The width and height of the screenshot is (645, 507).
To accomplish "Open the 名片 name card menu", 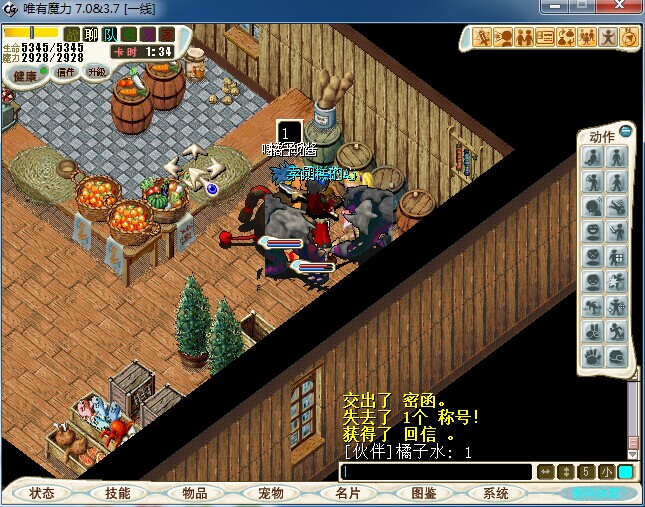I will [x=347, y=493].
